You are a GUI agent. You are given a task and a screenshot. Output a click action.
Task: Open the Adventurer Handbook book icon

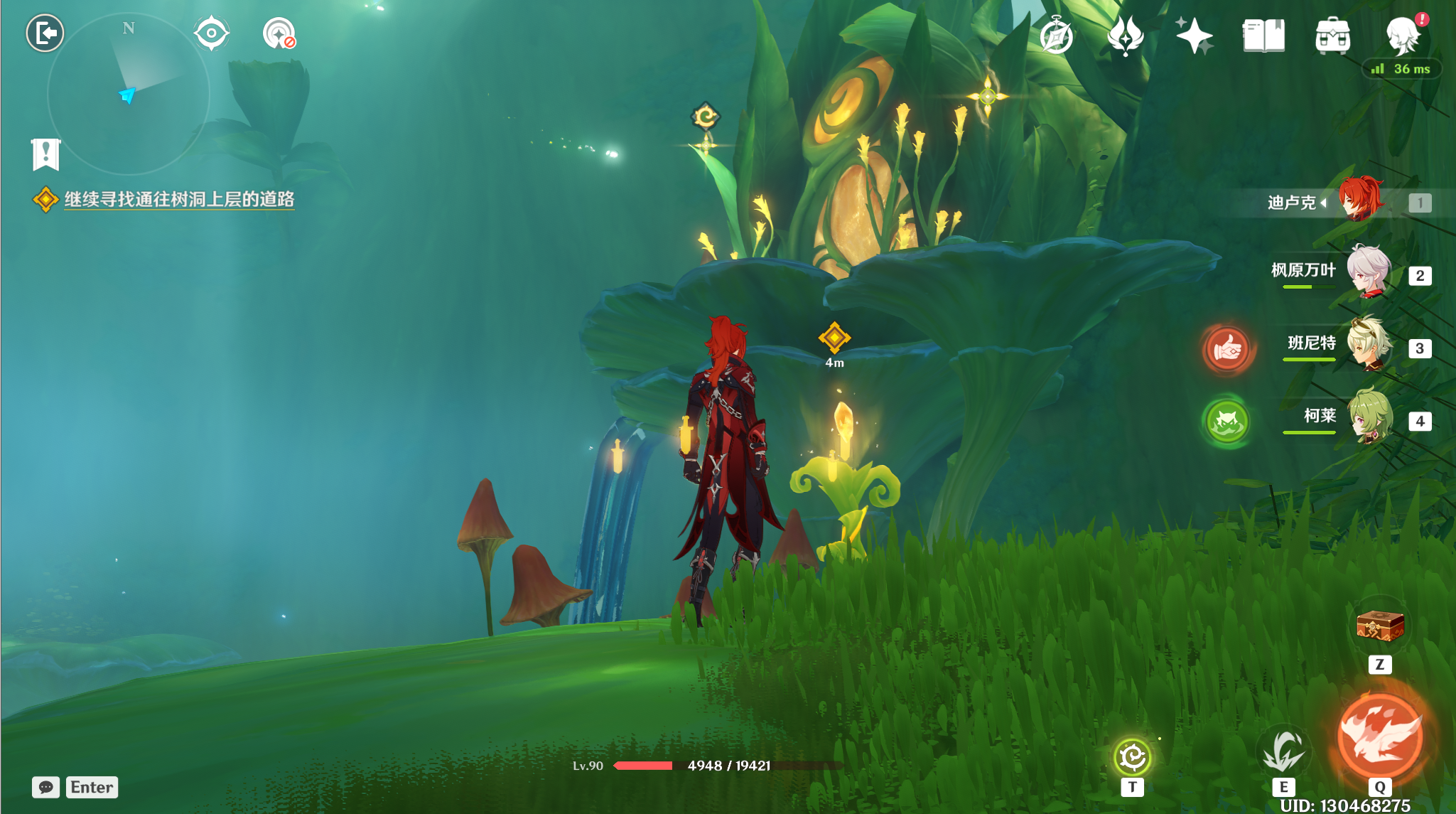tap(1263, 36)
